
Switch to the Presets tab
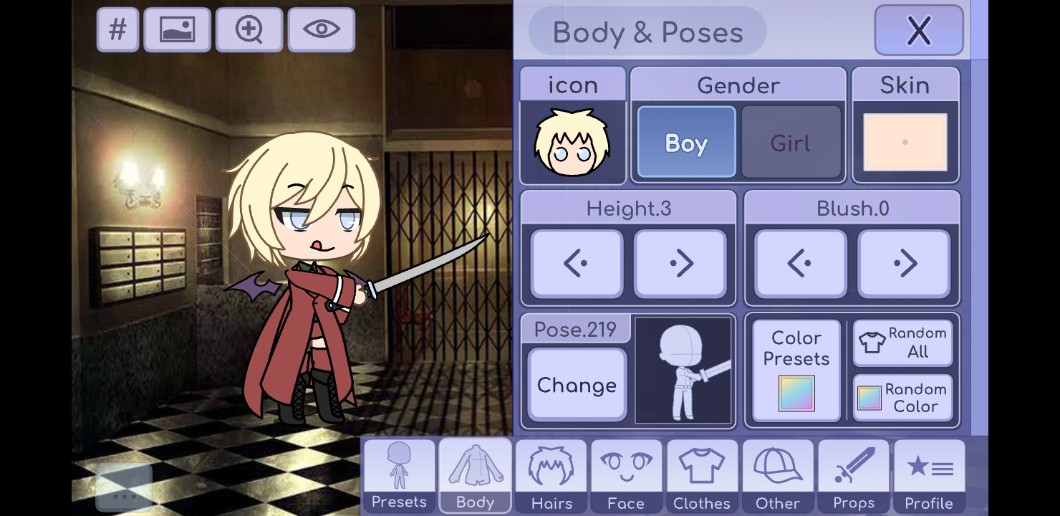tap(399, 476)
